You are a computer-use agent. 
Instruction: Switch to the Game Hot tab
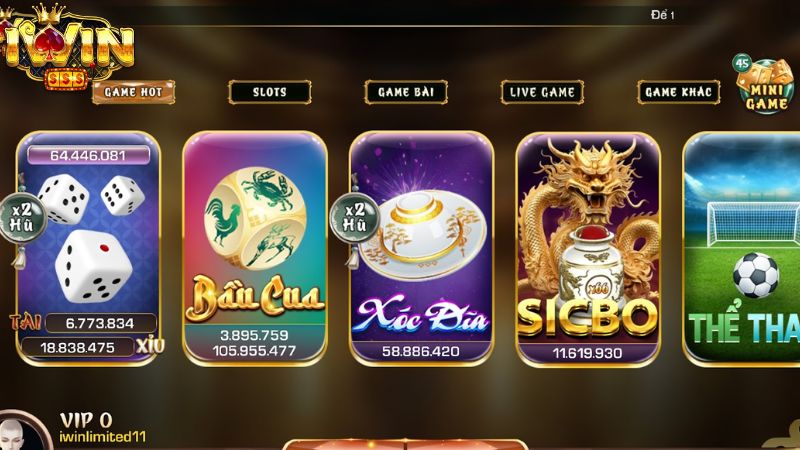(134, 92)
